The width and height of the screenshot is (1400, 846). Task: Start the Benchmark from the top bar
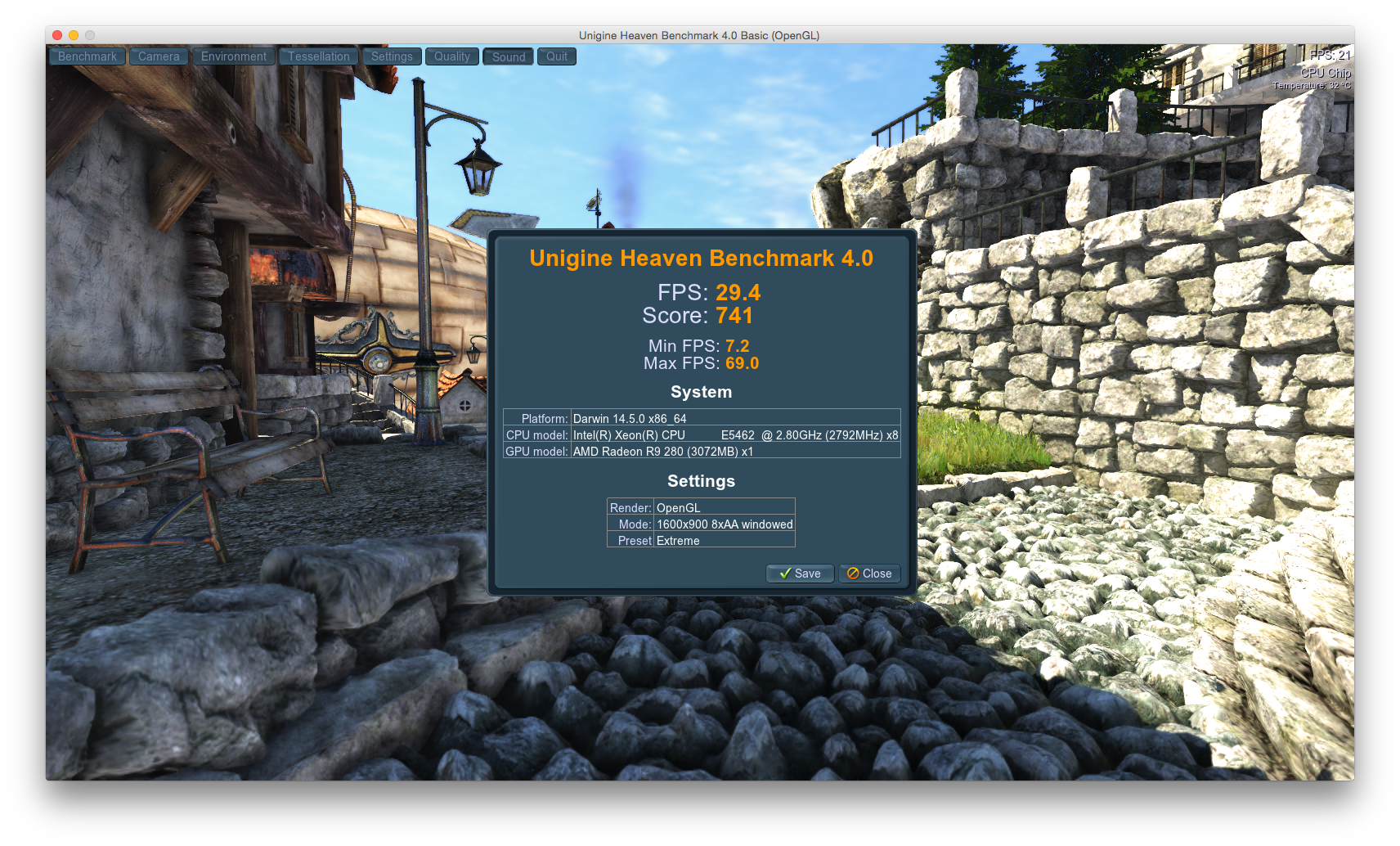[x=87, y=56]
